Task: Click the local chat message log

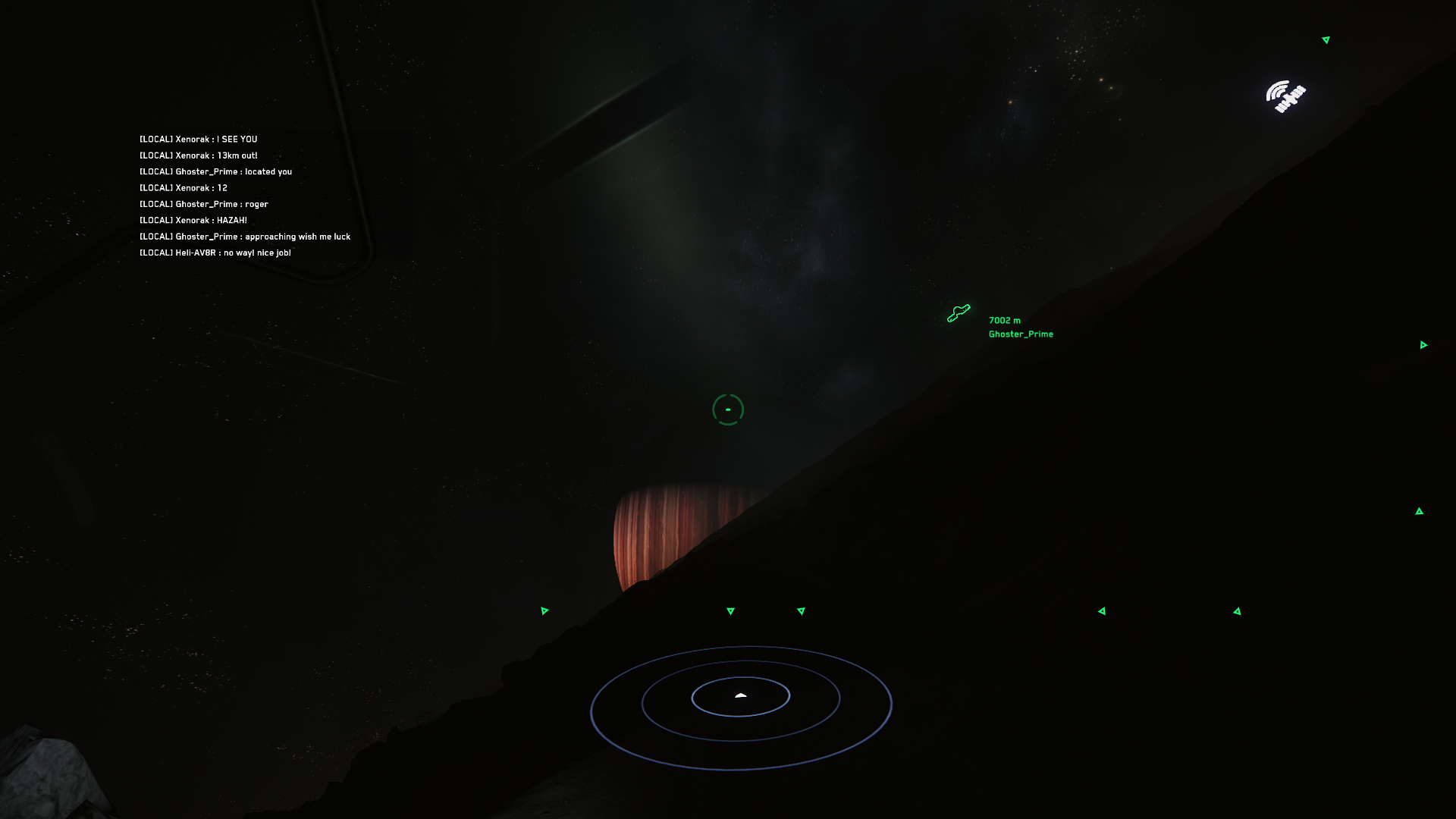Action: click(x=244, y=196)
